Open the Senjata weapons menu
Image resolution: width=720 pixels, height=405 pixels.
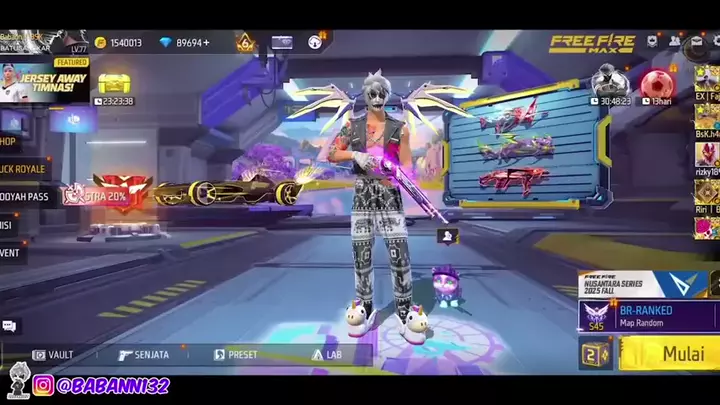point(143,354)
